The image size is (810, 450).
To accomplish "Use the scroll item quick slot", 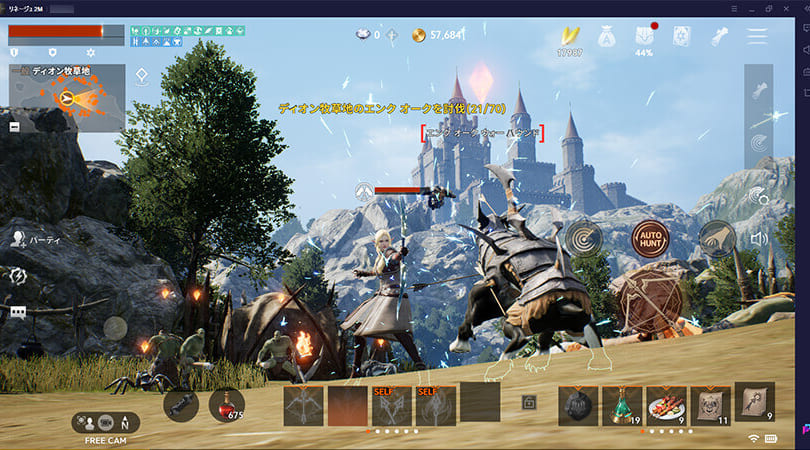I will coord(754,402).
